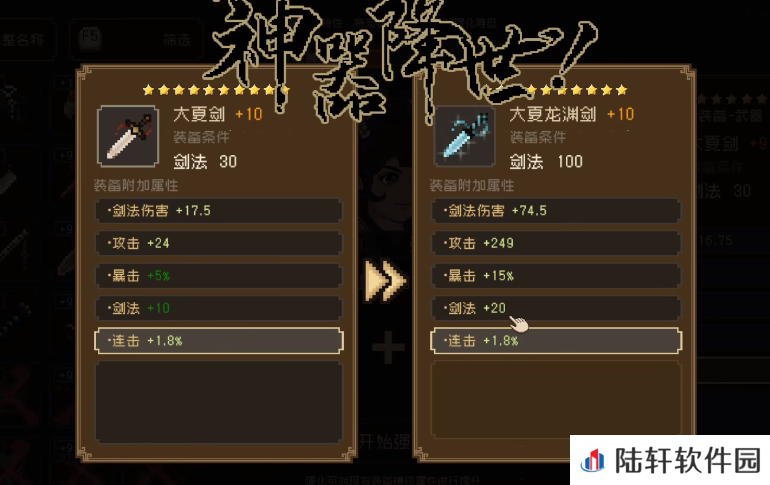770x485 pixels.
Task: Select the 剑法 +10 attribute row
Action: coord(218,308)
